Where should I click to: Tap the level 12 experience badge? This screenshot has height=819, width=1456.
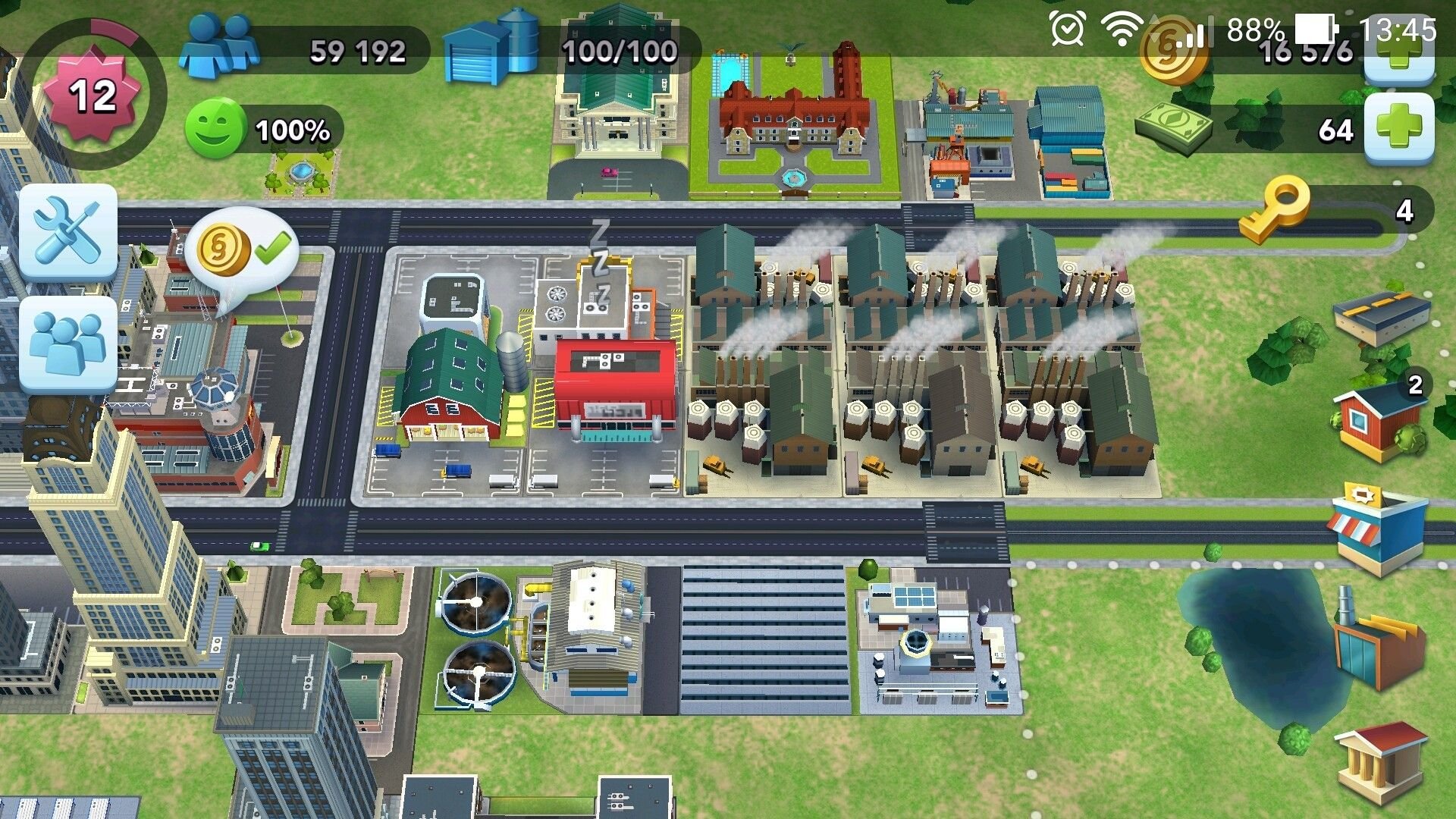pyautogui.click(x=93, y=95)
